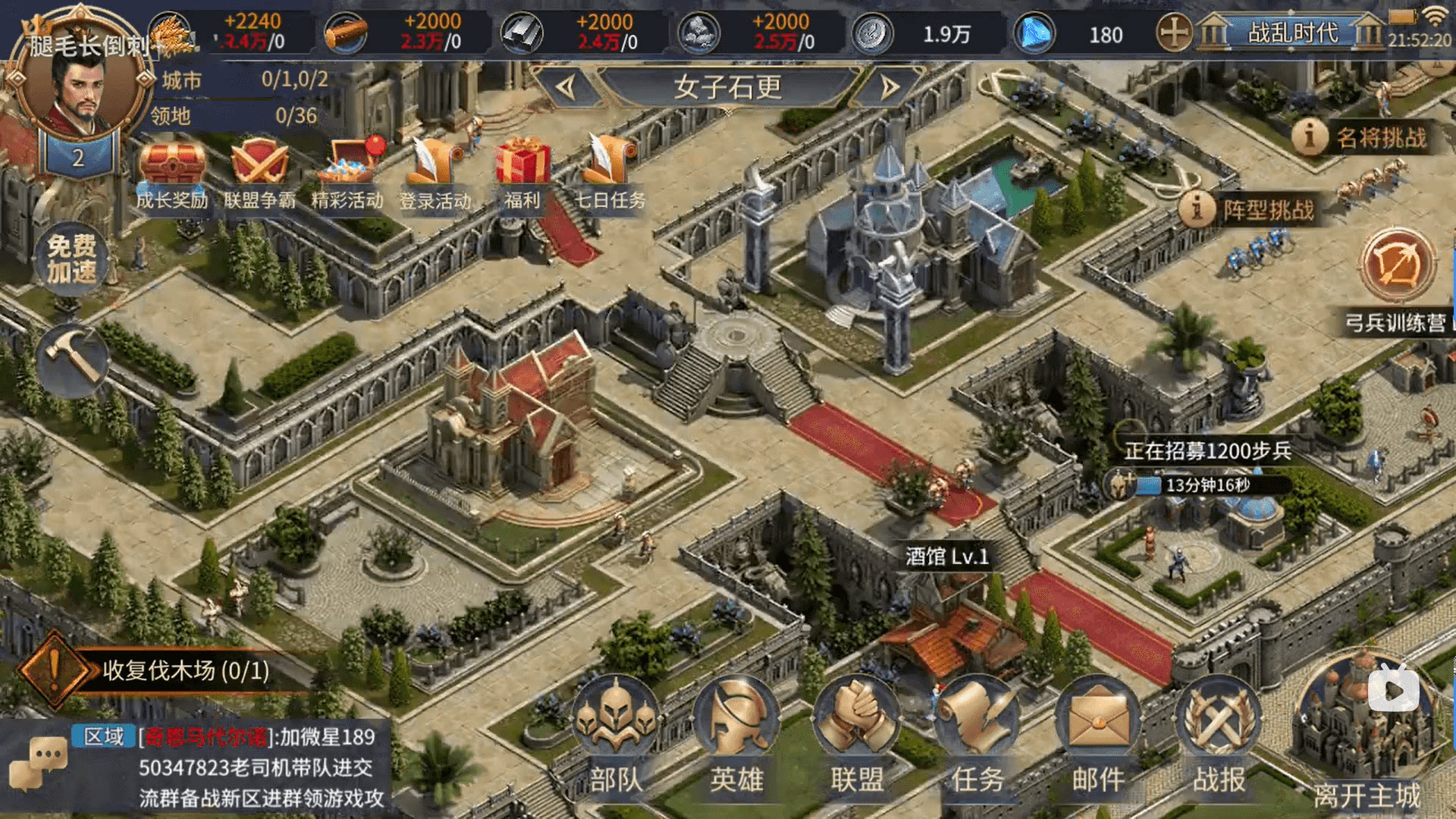Open the 战乱时代 era panel
Image resolution: width=1456 pixels, height=819 pixels.
click(1289, 33)
